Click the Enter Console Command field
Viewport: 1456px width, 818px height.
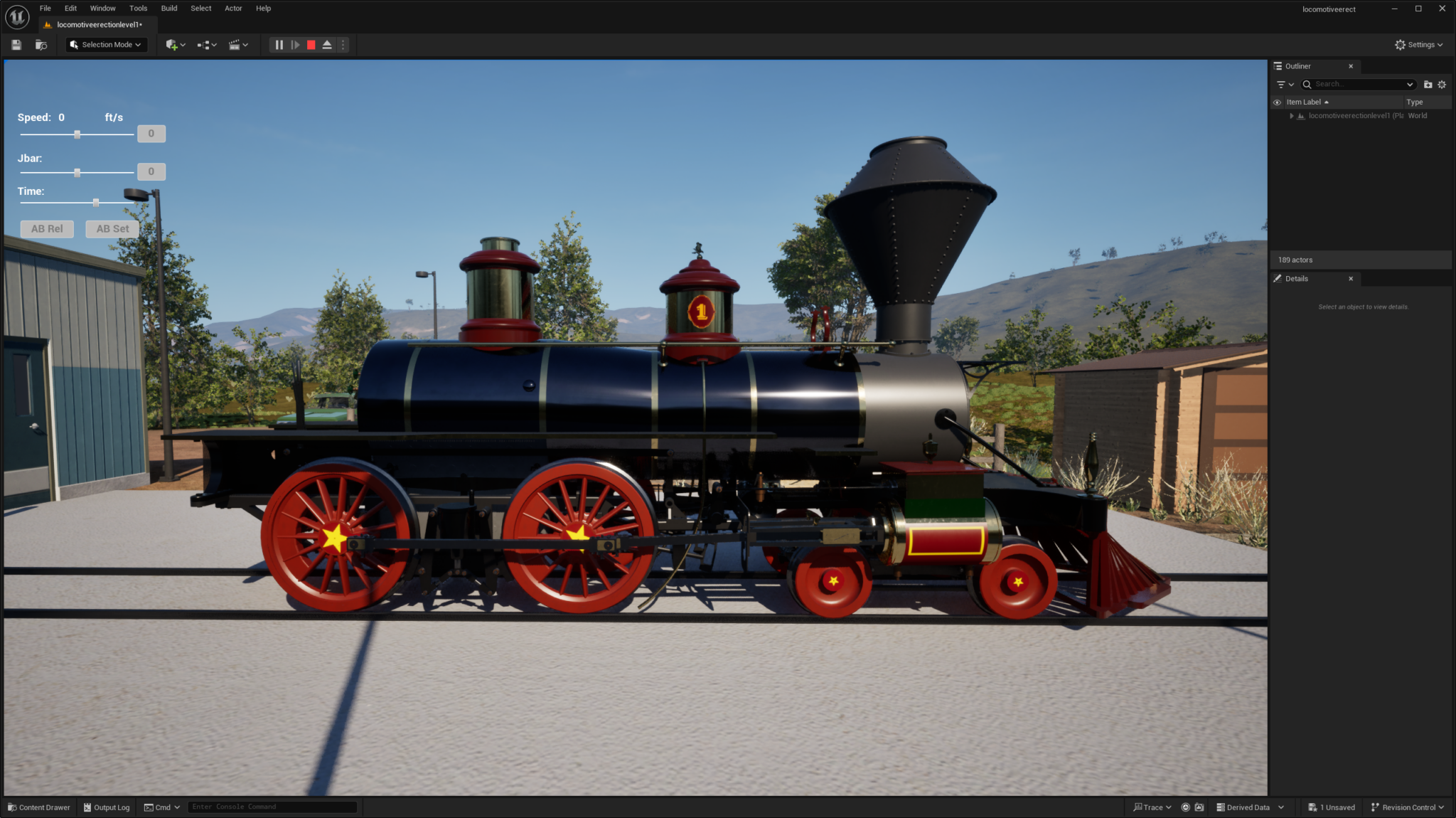pyautogui.click(x=272, y=807)
